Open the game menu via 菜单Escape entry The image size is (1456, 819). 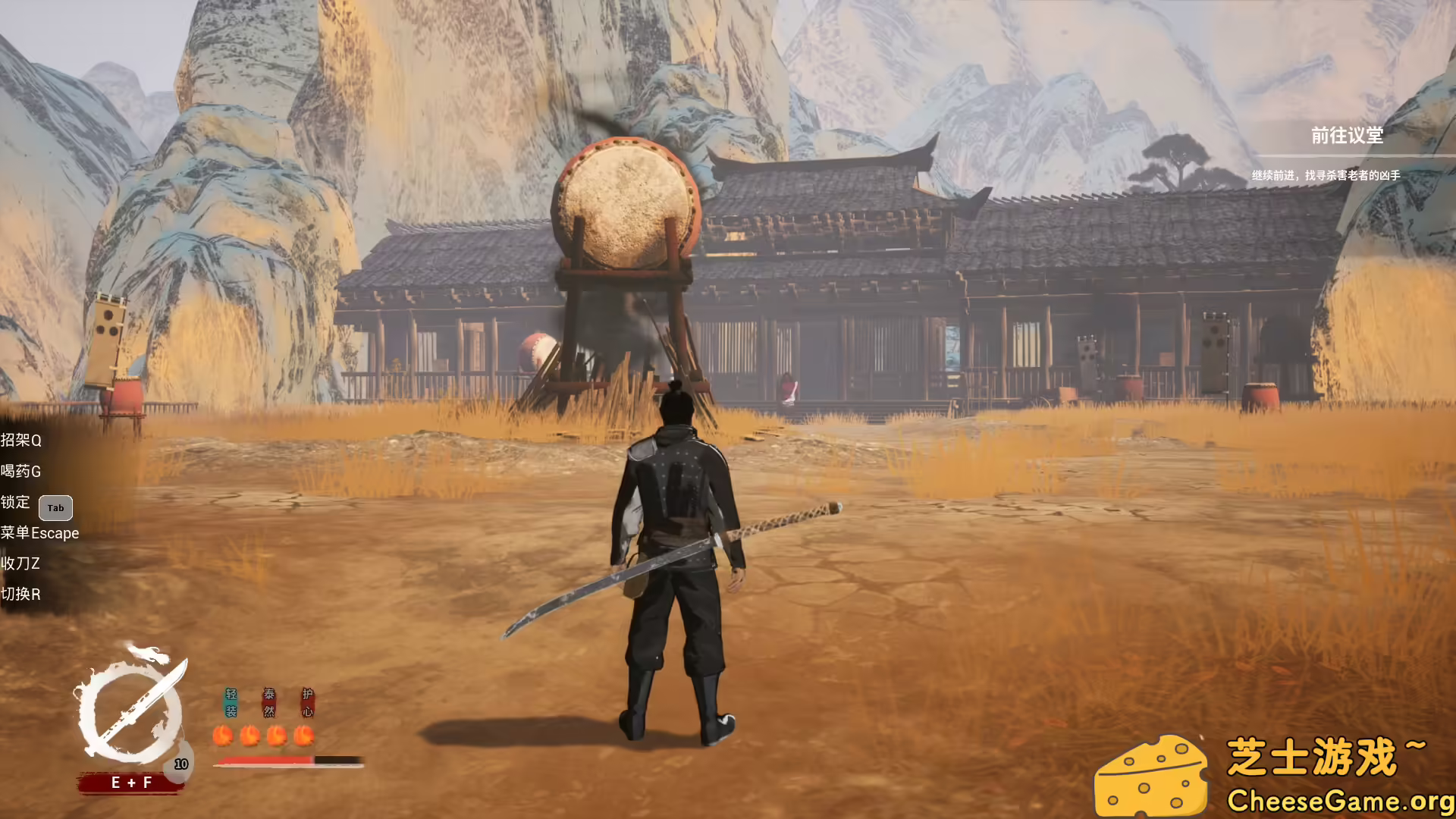click(41, 533)
